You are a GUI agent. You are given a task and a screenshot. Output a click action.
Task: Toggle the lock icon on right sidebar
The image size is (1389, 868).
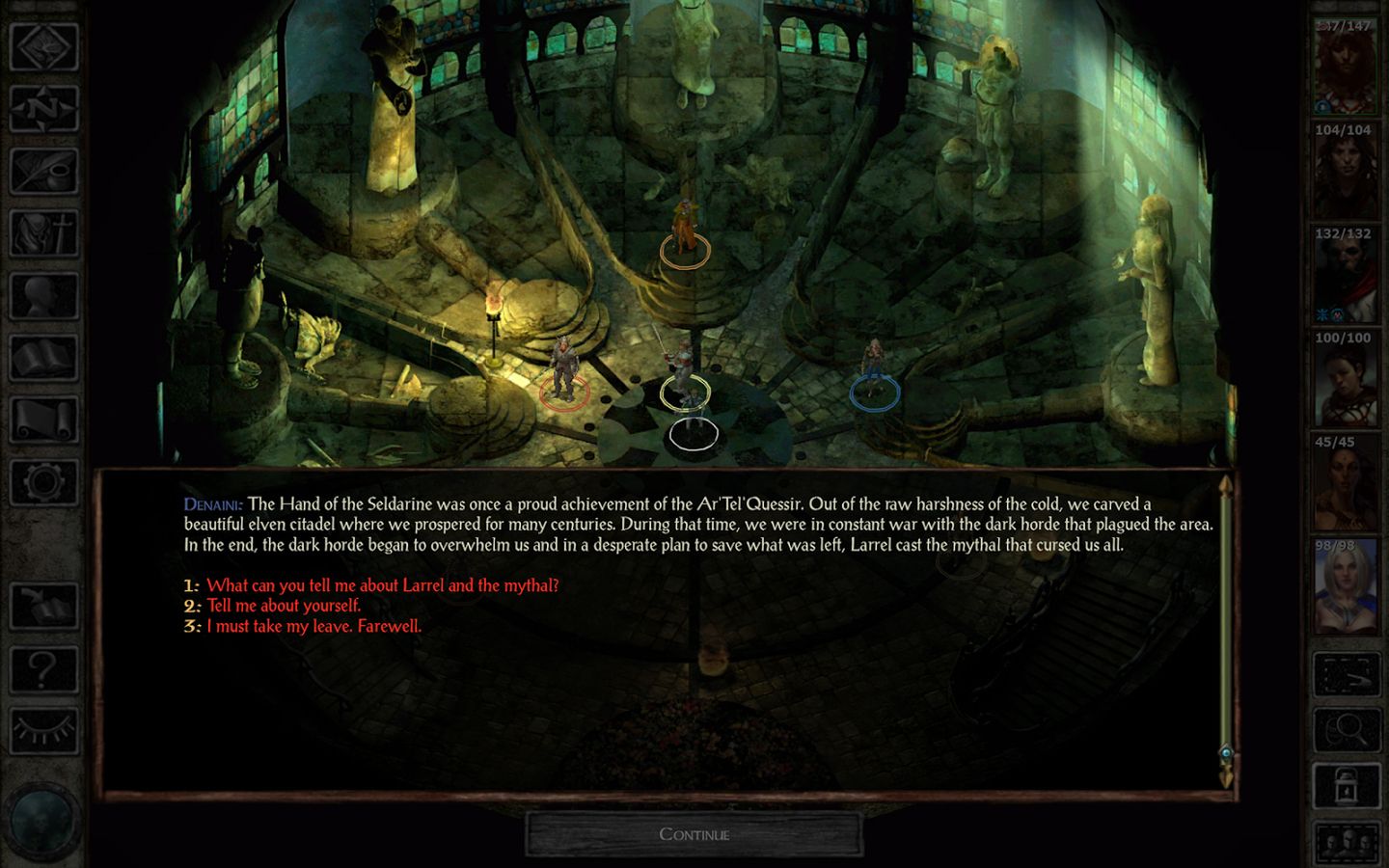coord(1345,783)
